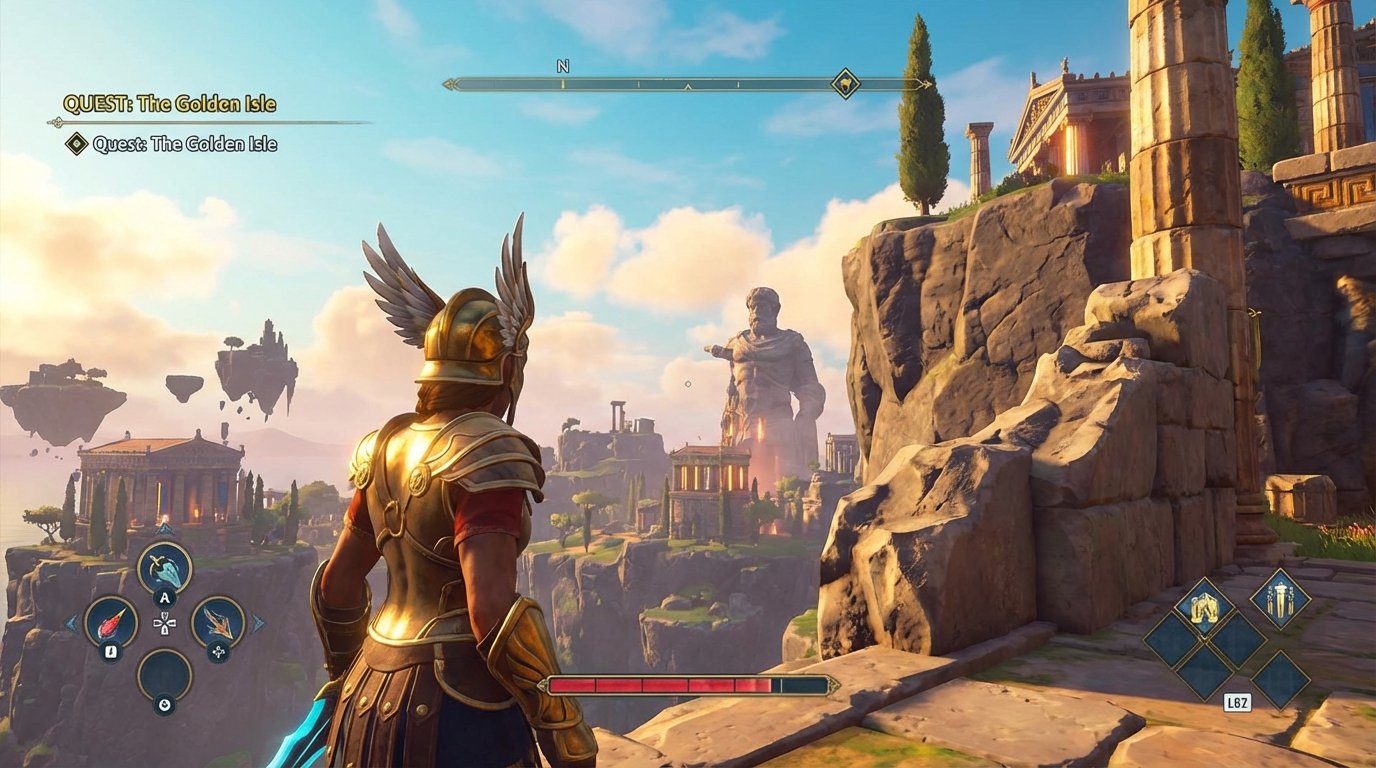Image resolution: width=1376 pixels, height=768 pixels.
Task: Select the red arrow ability in the wheel
Action: click(110, 623)
